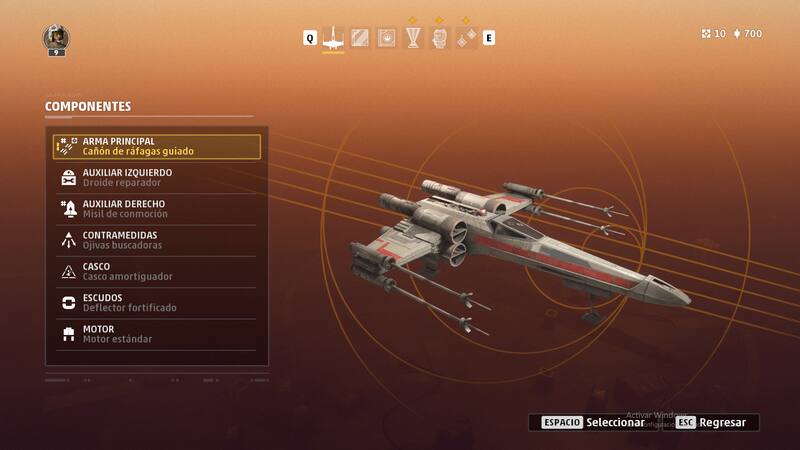The height and width of the screenshot is (450, 800).
Task: Choose the MOTOR standard engine row
Action: 157,334
